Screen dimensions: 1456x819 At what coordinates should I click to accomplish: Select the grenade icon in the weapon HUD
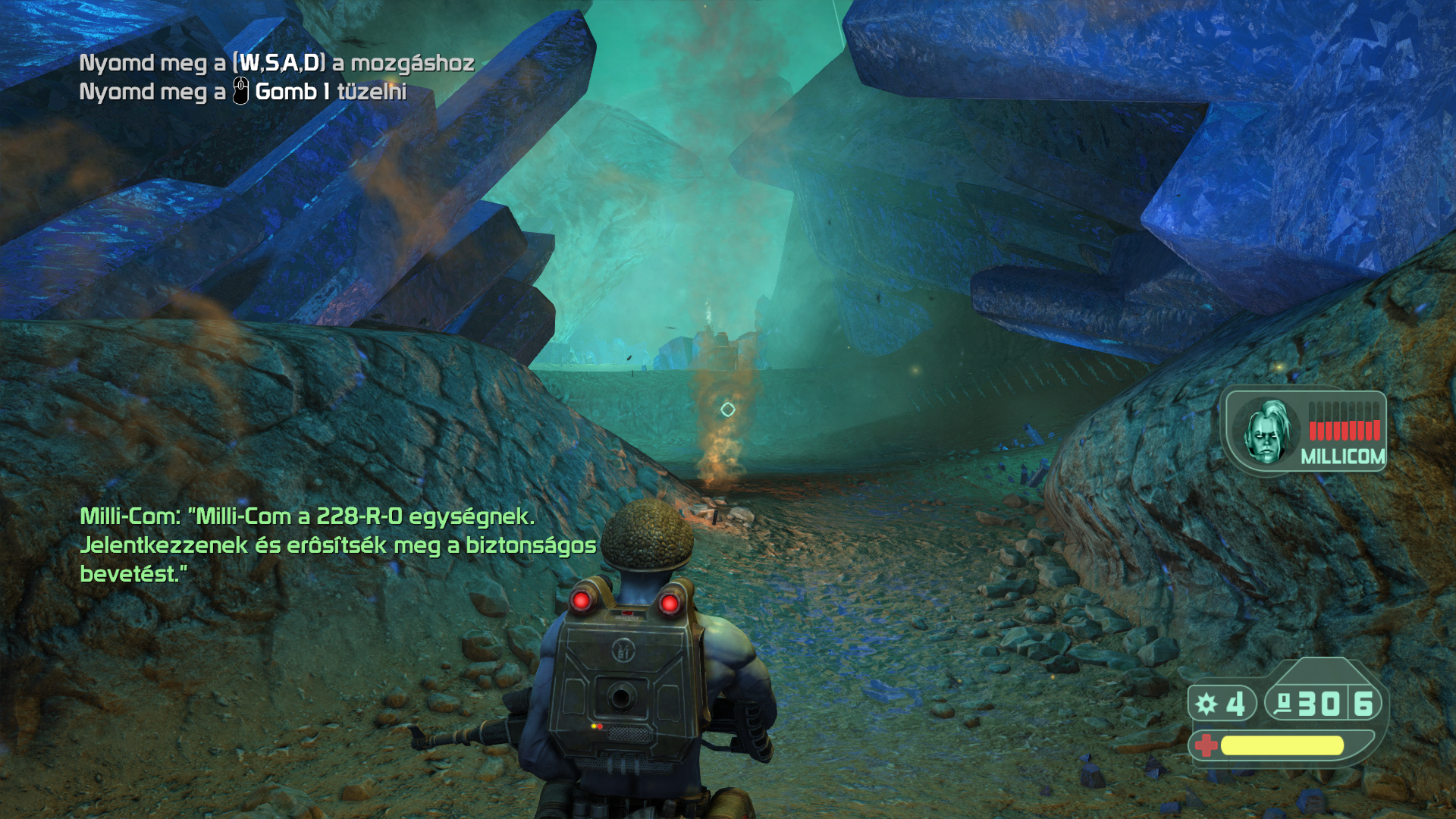[x=1207, y=704]
